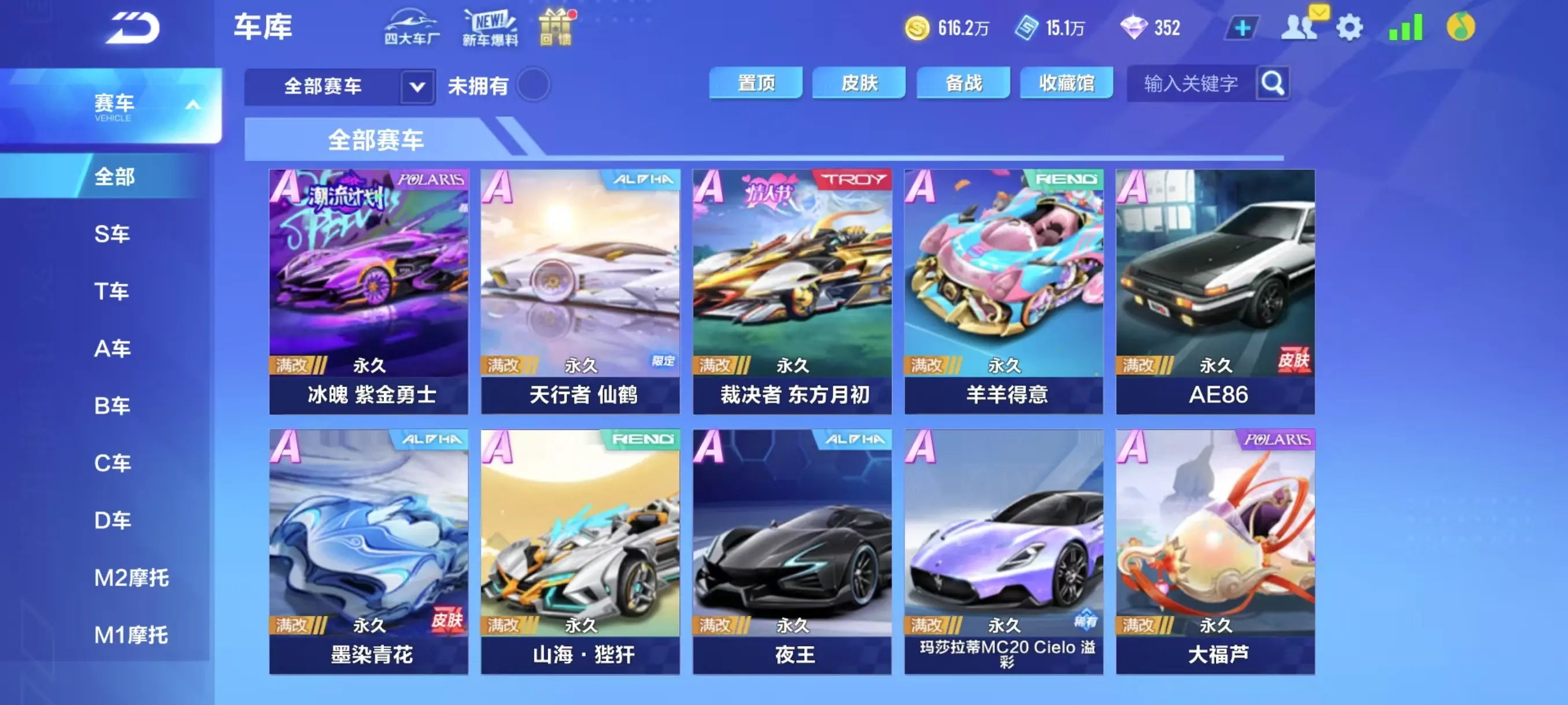Click the search magnifier icon
The image size is (1568, 705).
pos(1272,84)
